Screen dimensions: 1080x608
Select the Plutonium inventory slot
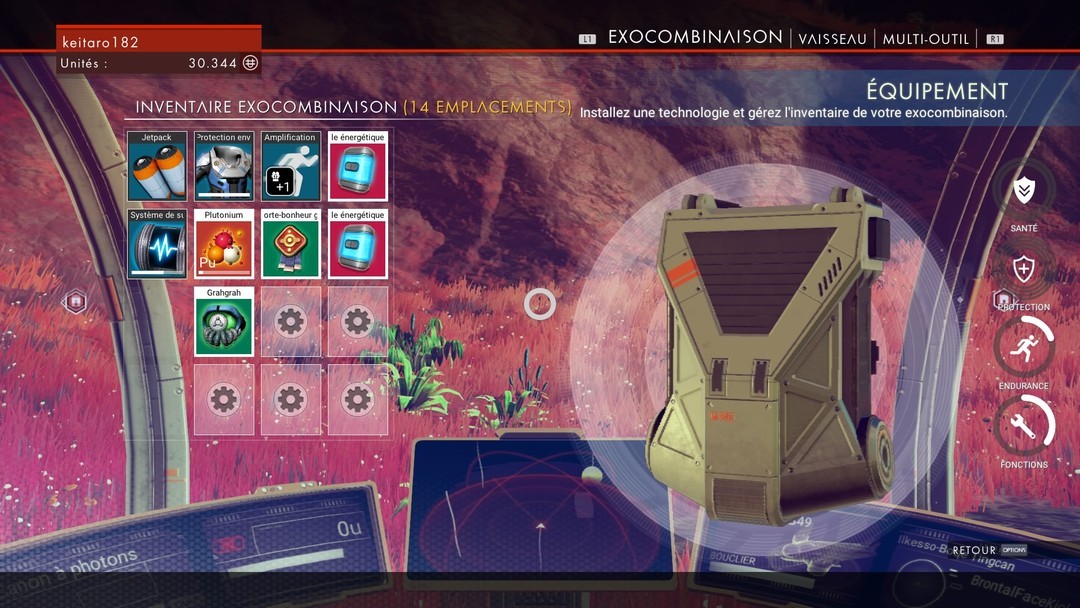pyautogui.click(x=224, y=244)
